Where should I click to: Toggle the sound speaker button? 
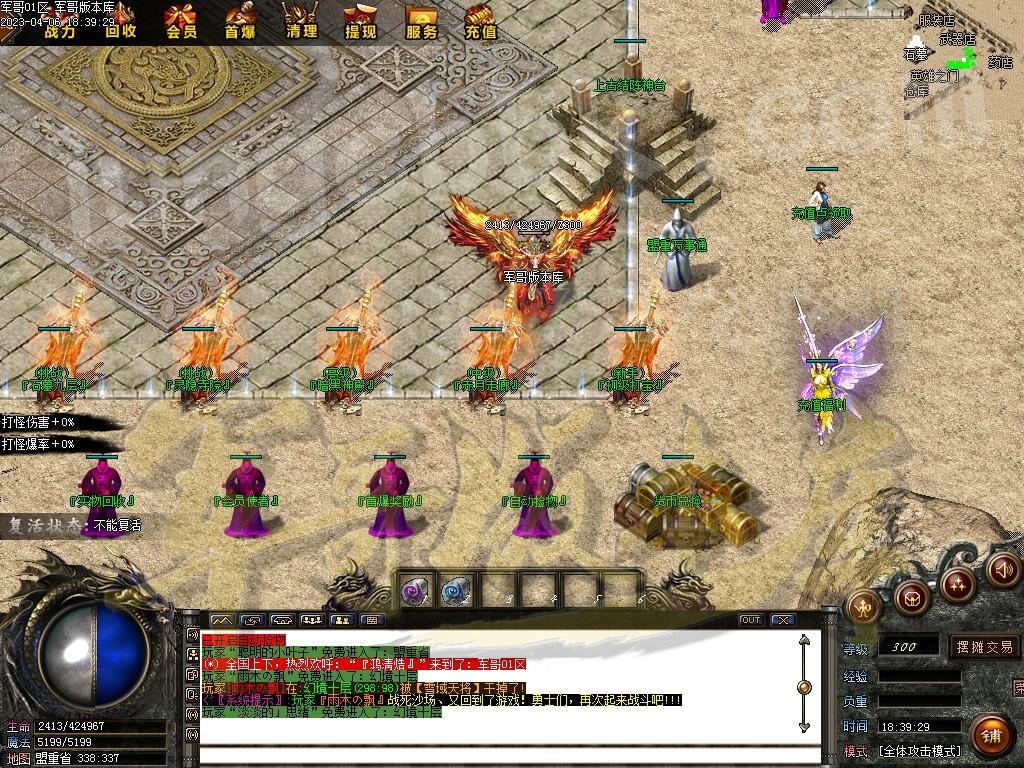click(x=1003, y=570)
